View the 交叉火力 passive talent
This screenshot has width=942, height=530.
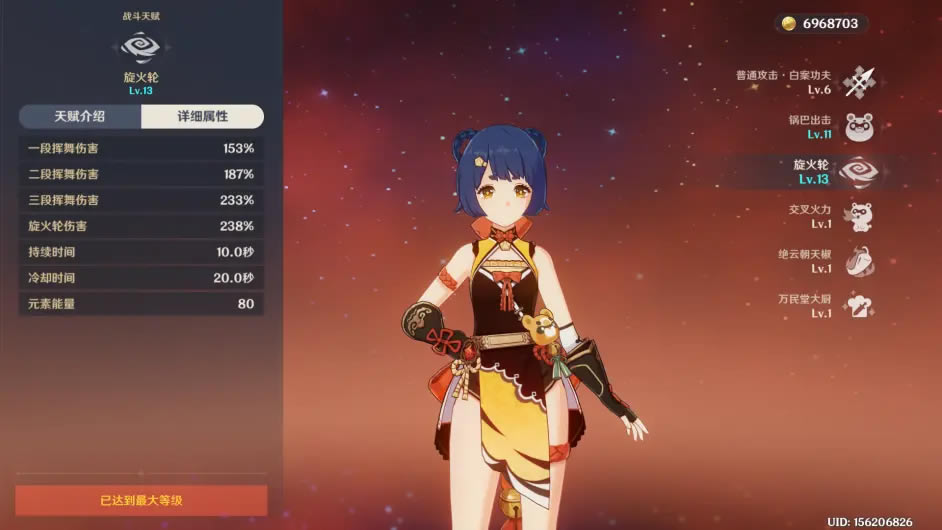859,217
